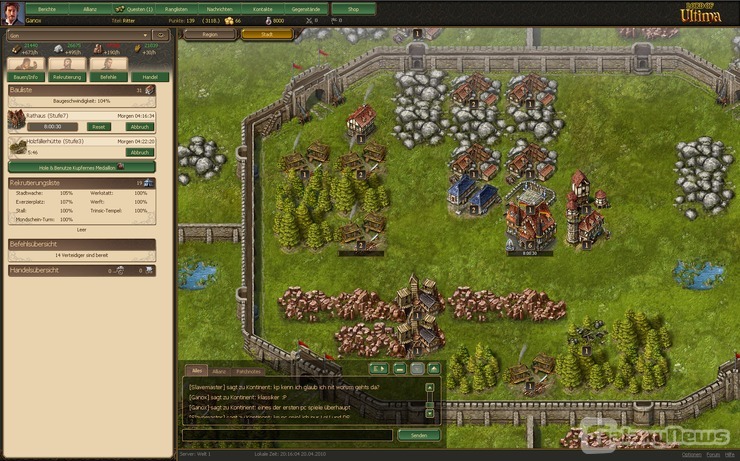Open the Allianz menu
Viewport: 740px width, 461px height.
point(90,8)
